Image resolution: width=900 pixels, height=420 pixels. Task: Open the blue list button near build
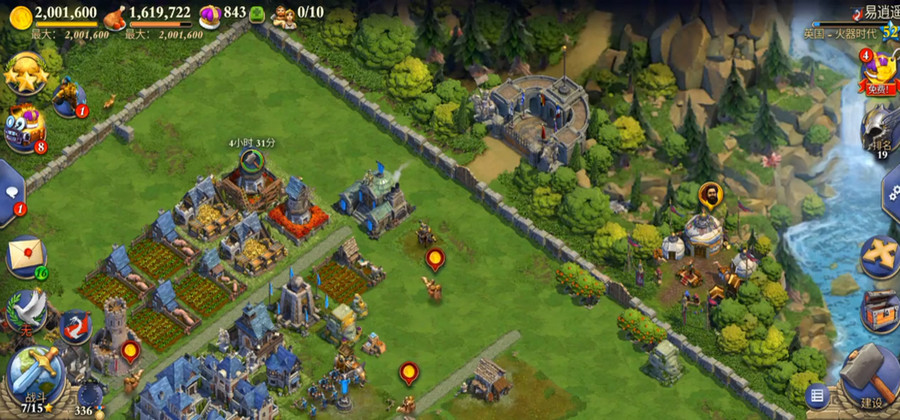tap(817, 396)
